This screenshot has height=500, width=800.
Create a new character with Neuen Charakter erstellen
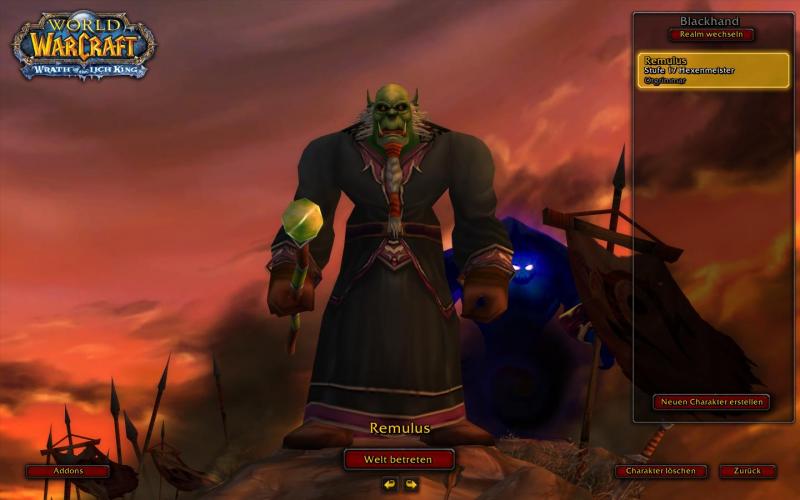[x=711, y=402]
